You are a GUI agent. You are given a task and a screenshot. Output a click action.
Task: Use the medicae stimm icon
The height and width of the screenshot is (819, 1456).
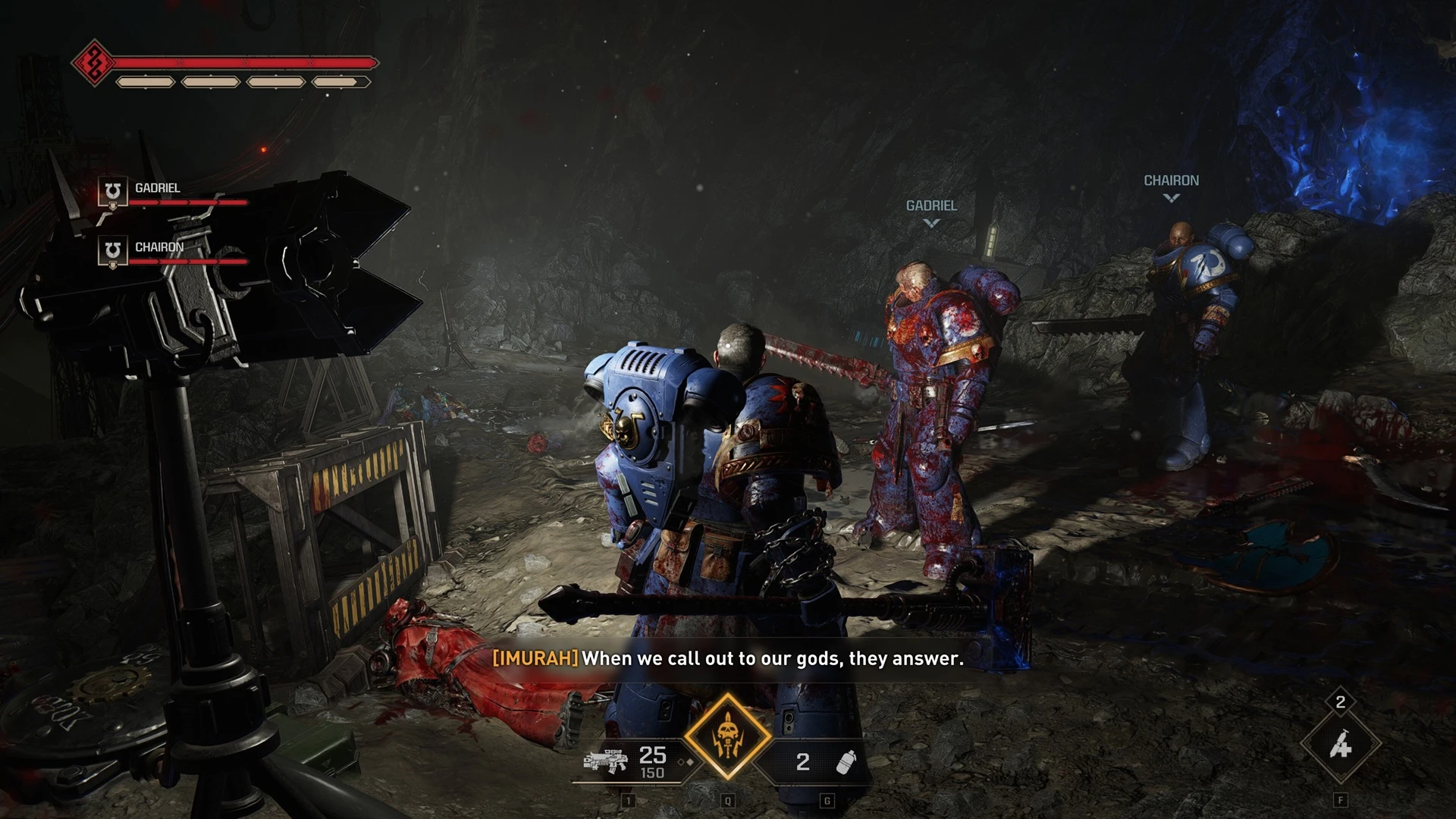[1340, 745]
